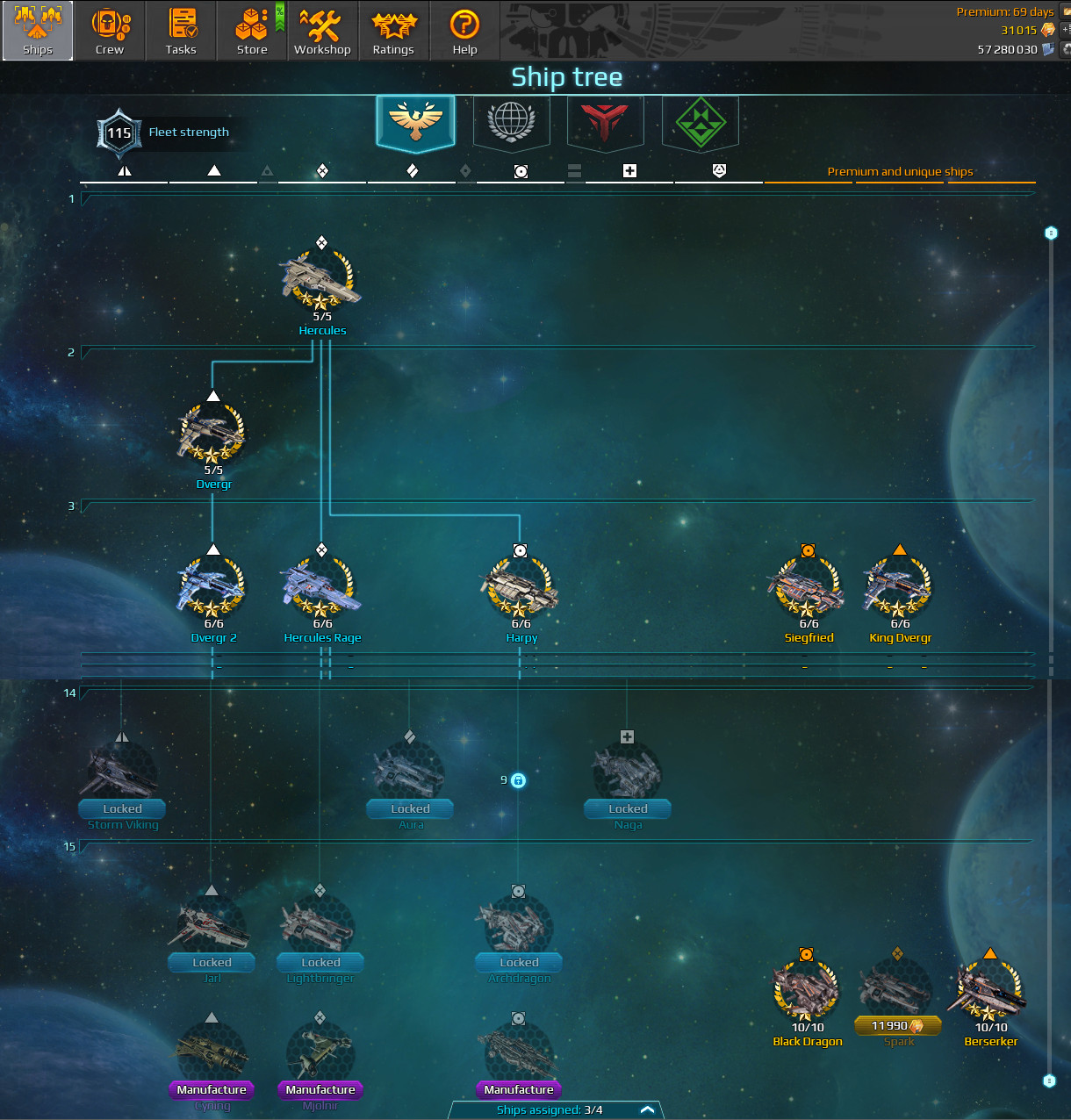The width and height of the screenshot is (1071, 1120).
Task: Select the red faction emblem tab
Action: 605,121
